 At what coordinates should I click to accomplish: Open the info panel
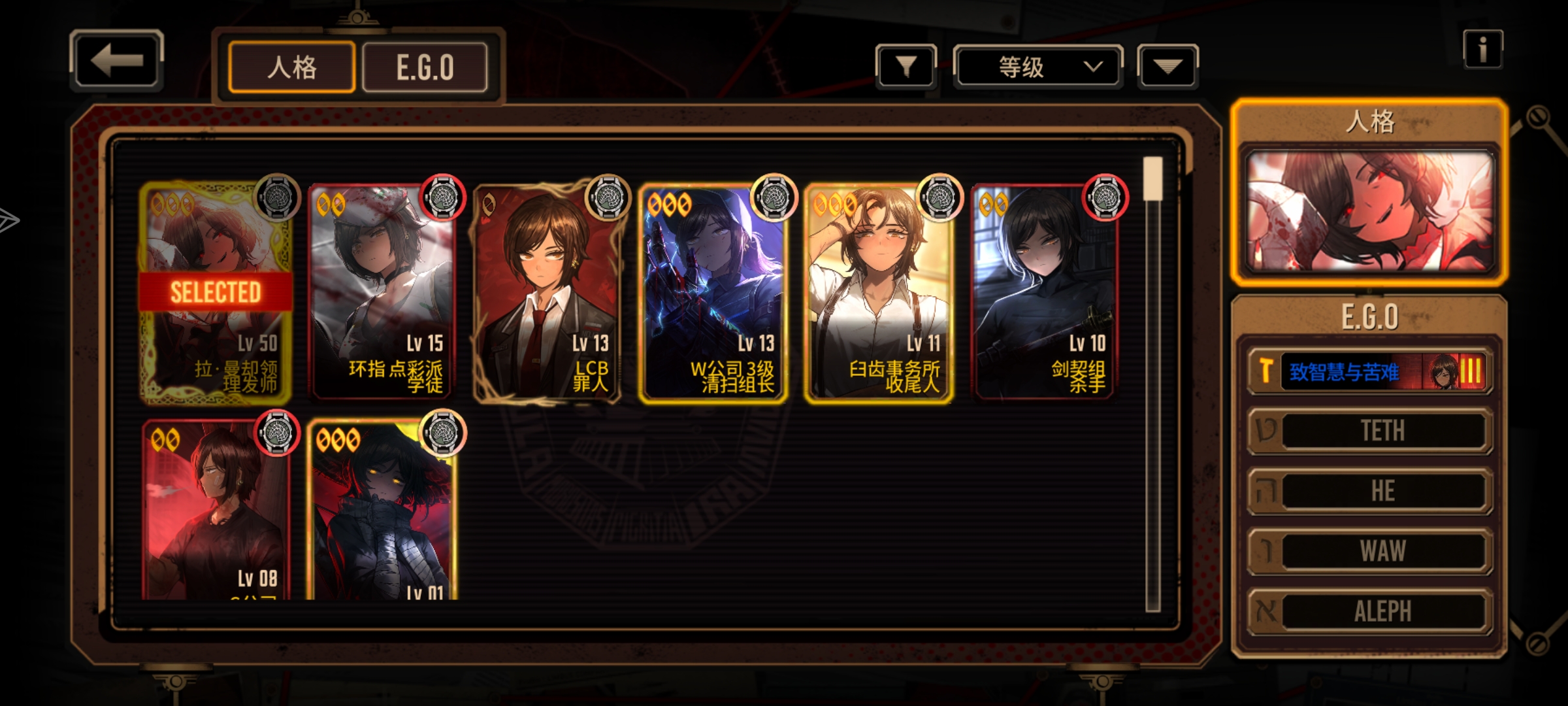coord(1482,50)
